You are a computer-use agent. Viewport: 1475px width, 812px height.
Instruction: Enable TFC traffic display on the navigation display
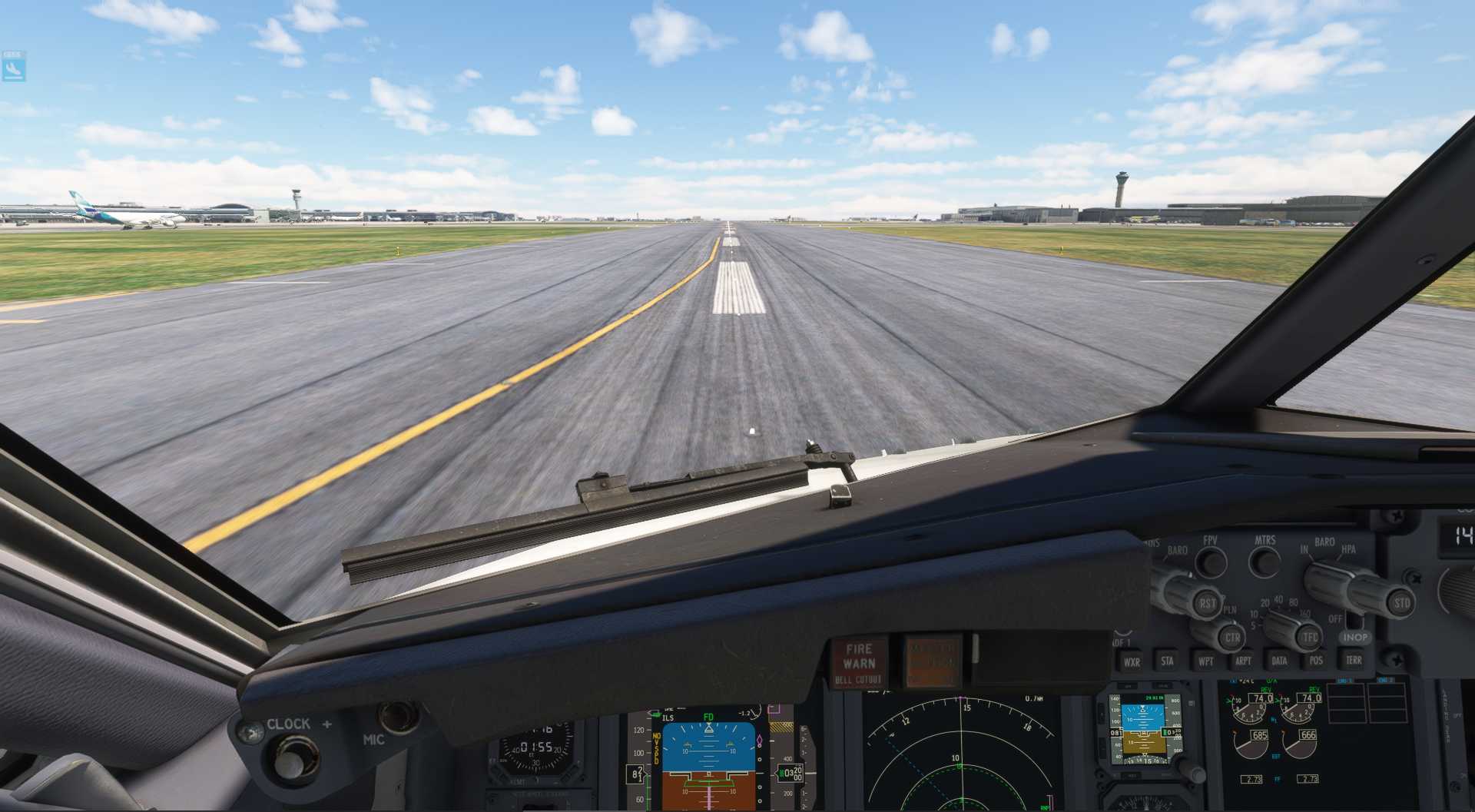[x=1310, y=637]
